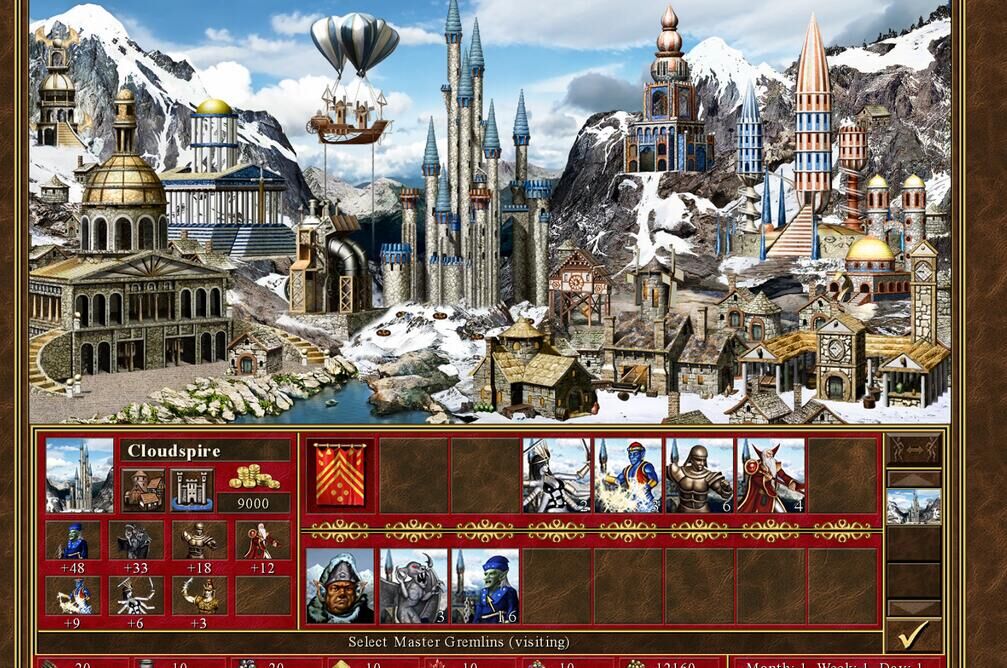The image size is (1007, 668).
Task: Open the visiting hero's portrait
Action: pyautogui.click(x=341, y=586)
